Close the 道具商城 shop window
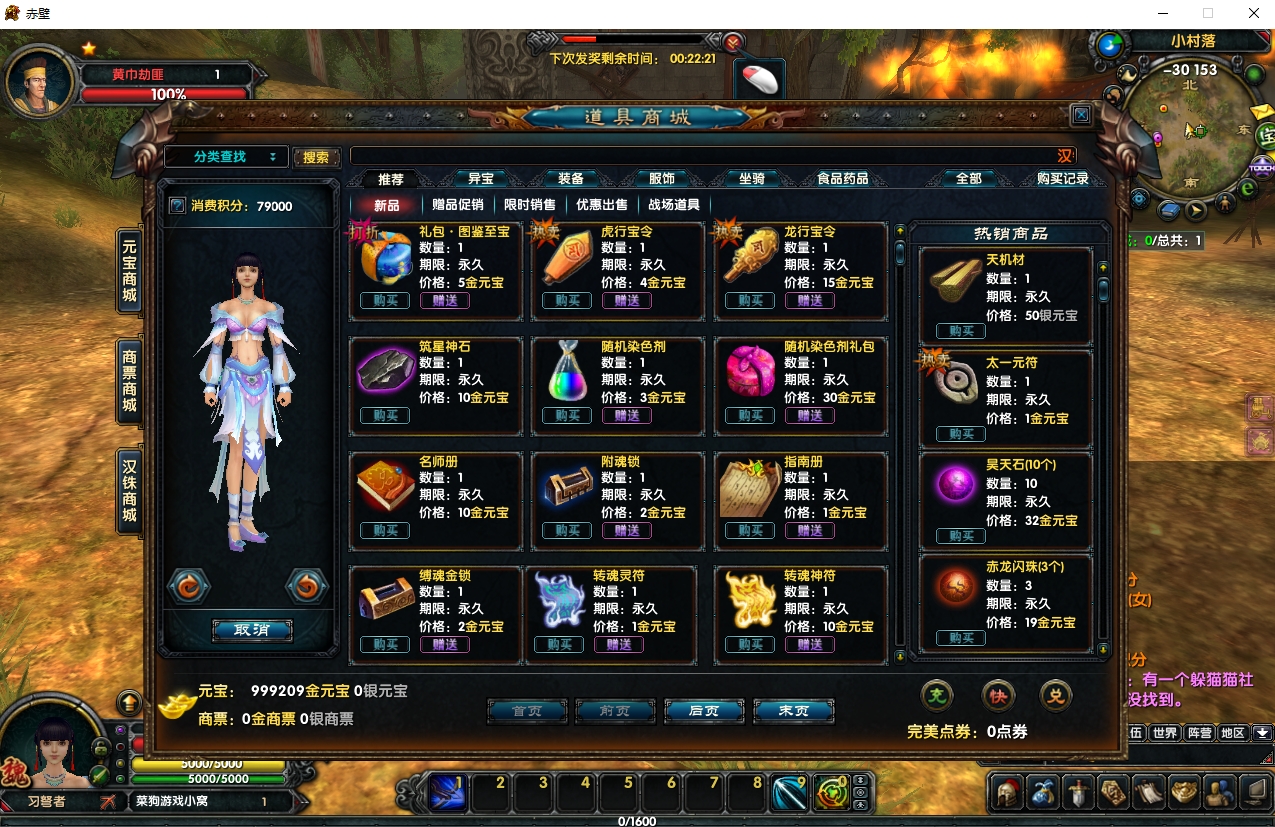 1081,116
